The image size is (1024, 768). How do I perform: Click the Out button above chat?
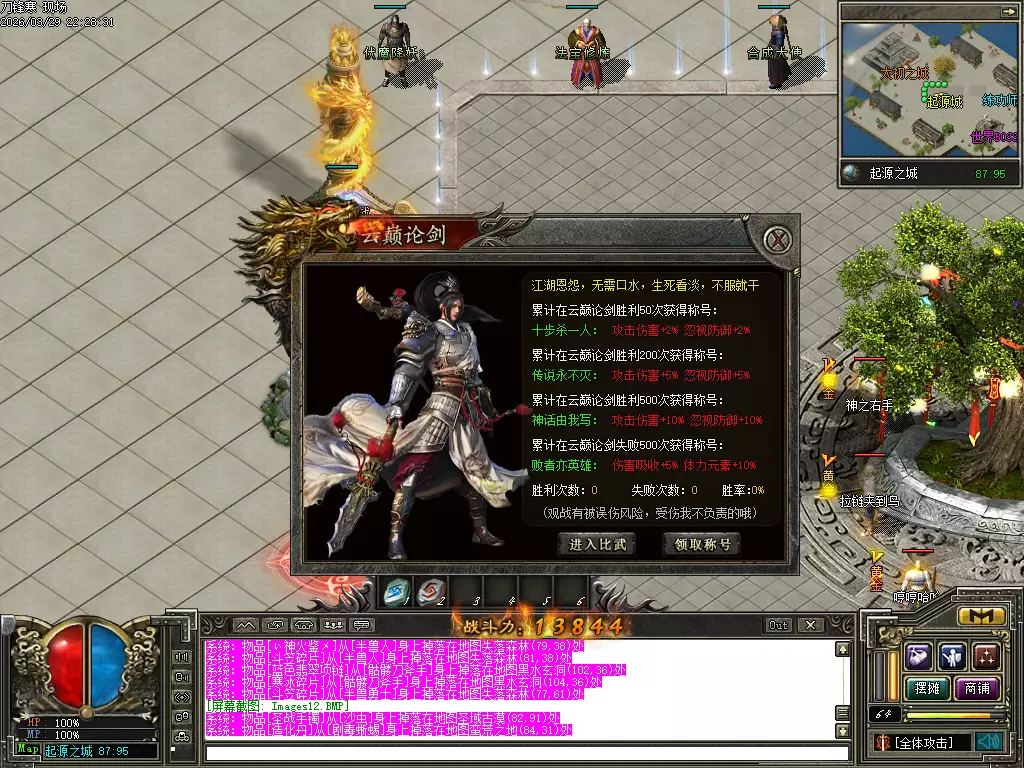[x=778, y=625]
